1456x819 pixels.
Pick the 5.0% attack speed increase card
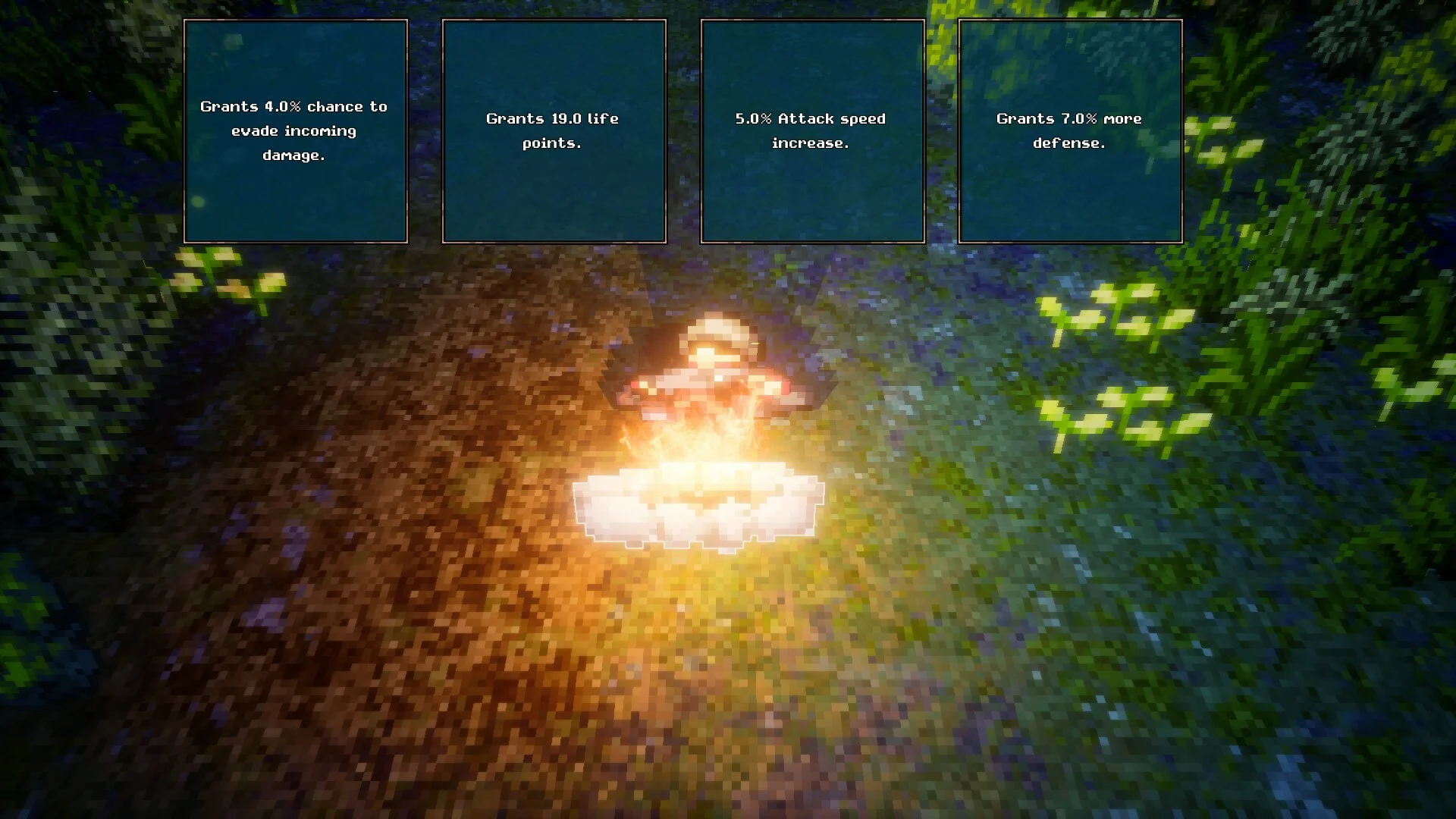(x=812, y=131)
